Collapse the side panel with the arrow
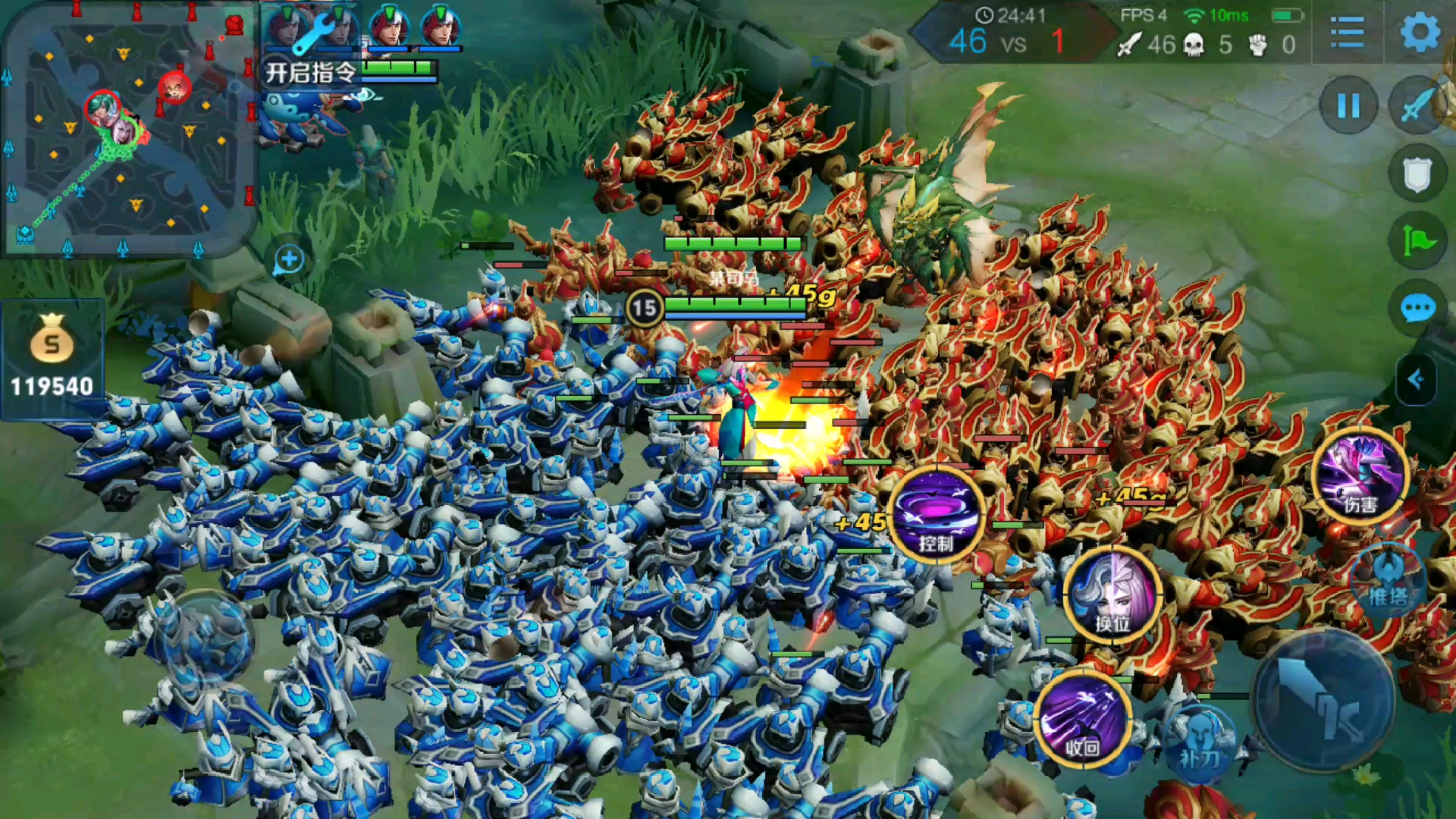The height and width of the screenshot is (819, 1456). pos(1417,379)
